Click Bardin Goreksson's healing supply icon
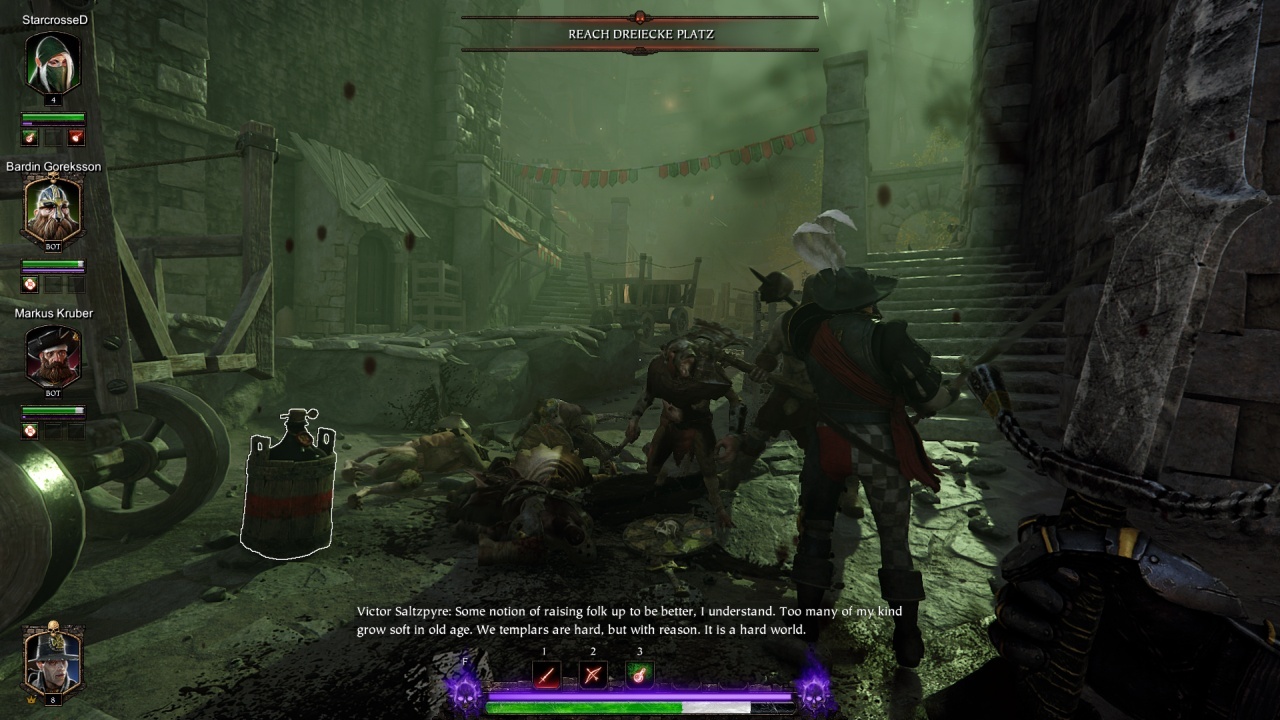The height and width of the screenshot is (720, 1280). [30, 284]
